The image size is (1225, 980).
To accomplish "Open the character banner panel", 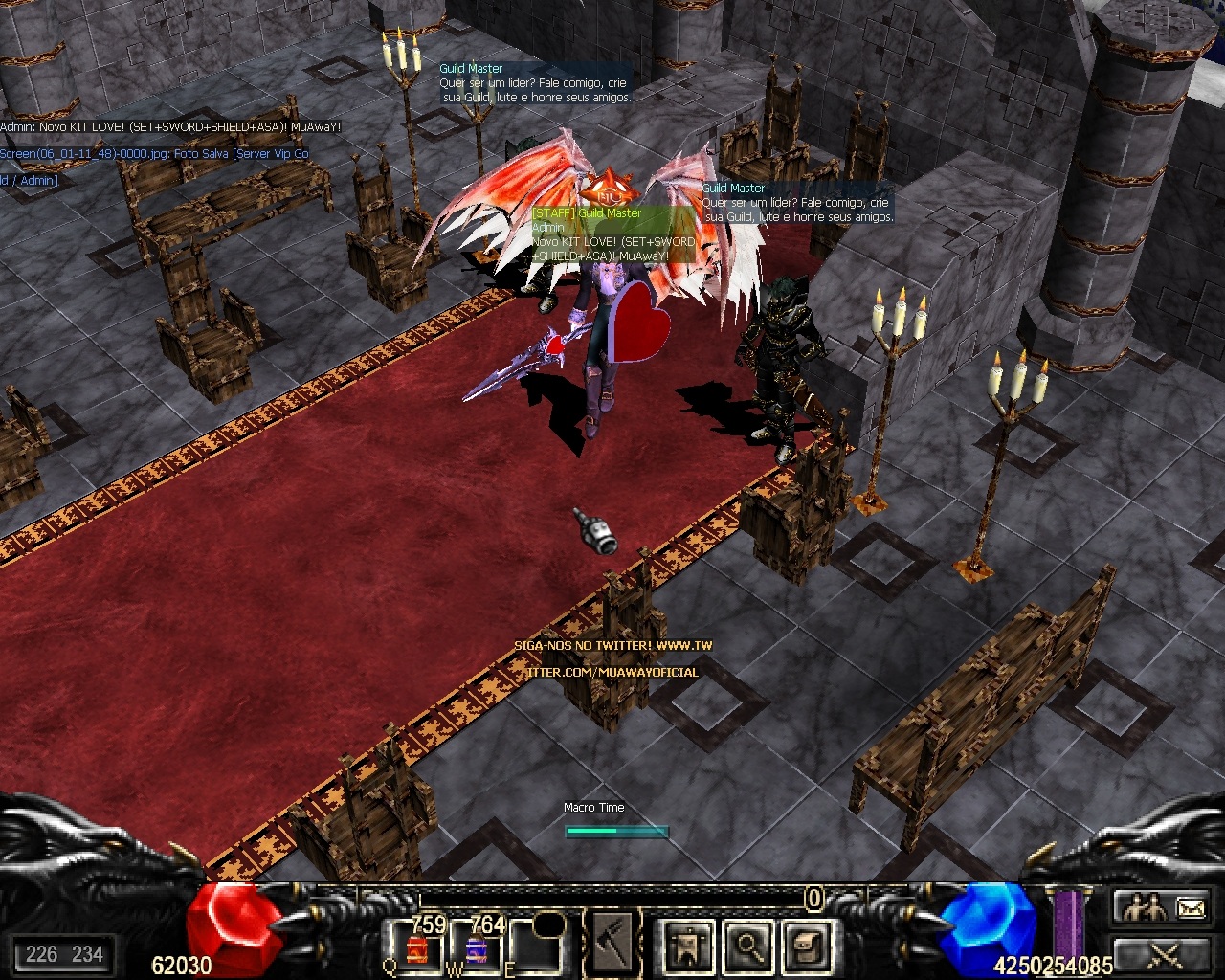I will (688, 946).
